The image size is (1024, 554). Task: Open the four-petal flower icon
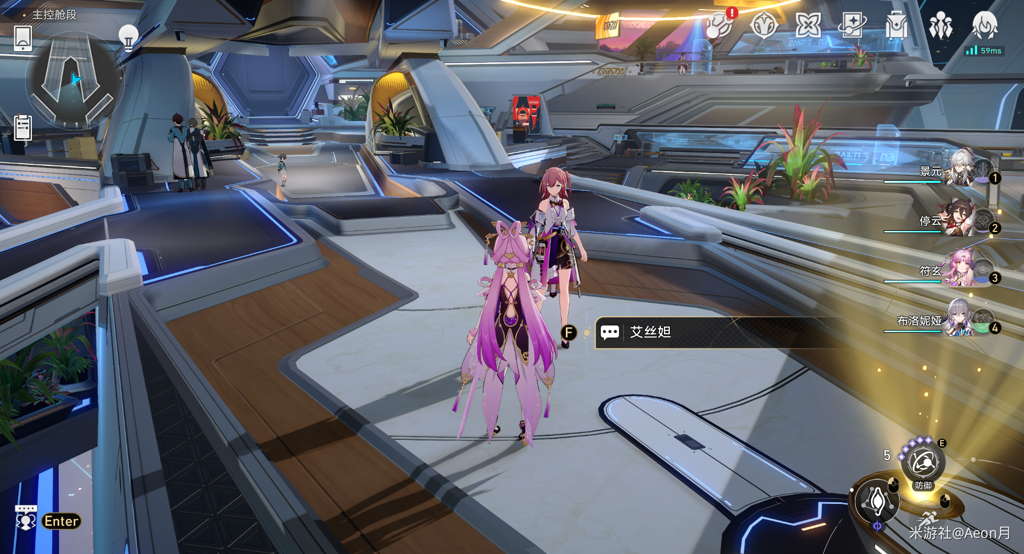pos(808,25)
